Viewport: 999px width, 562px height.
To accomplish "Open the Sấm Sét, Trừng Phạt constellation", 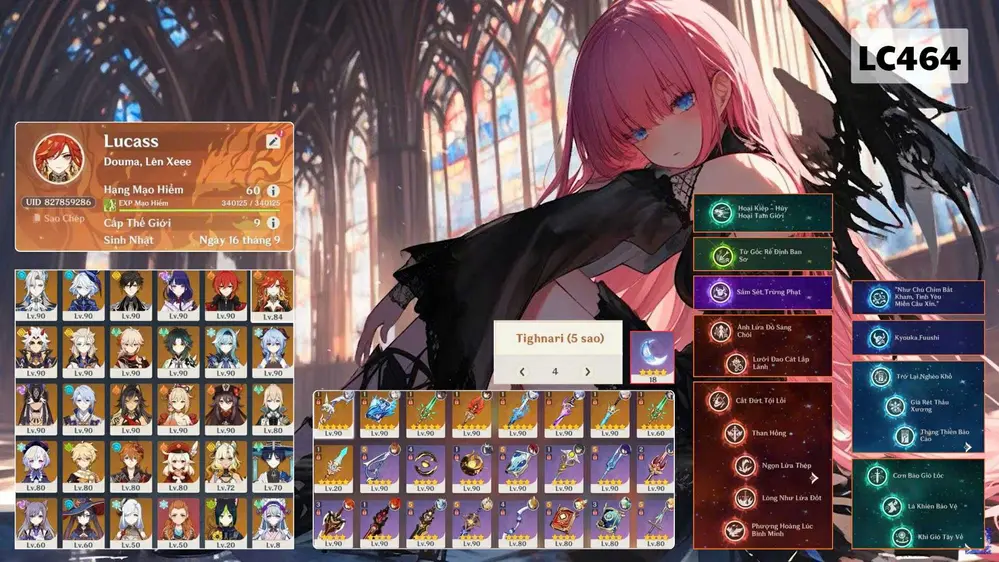I will point(762,292).
